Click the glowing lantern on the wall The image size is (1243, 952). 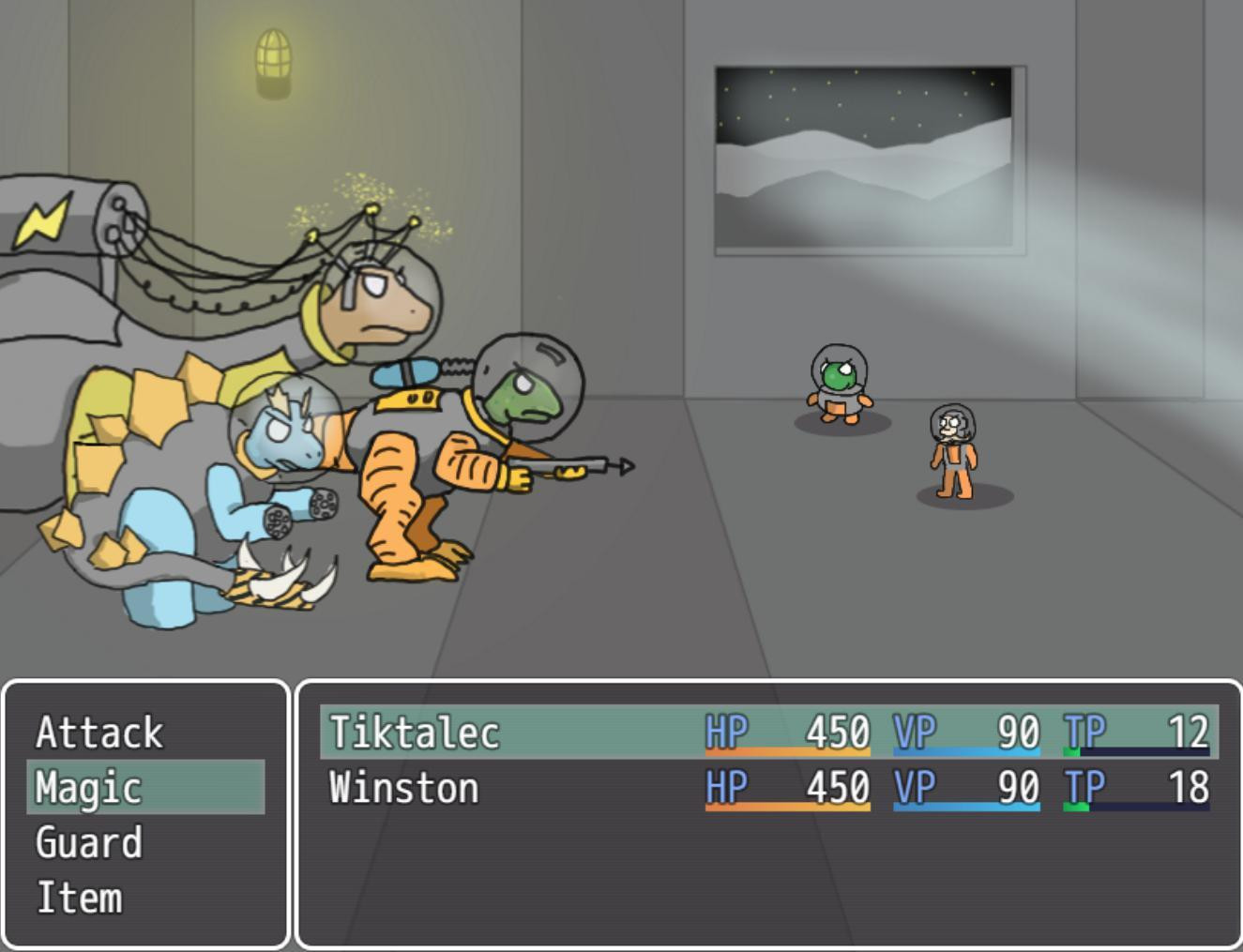272,61
